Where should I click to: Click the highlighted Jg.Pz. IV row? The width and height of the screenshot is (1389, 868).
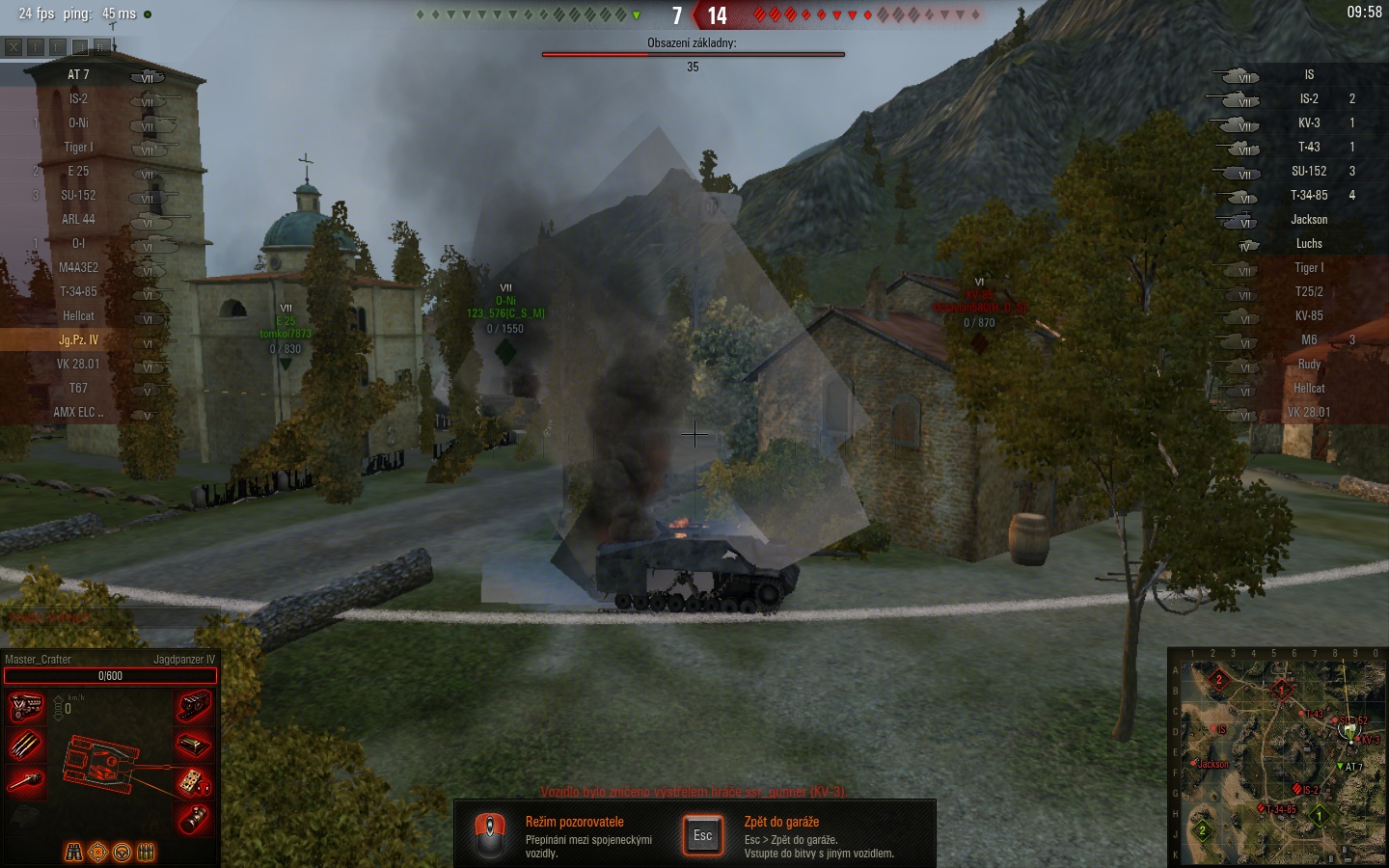78,339
